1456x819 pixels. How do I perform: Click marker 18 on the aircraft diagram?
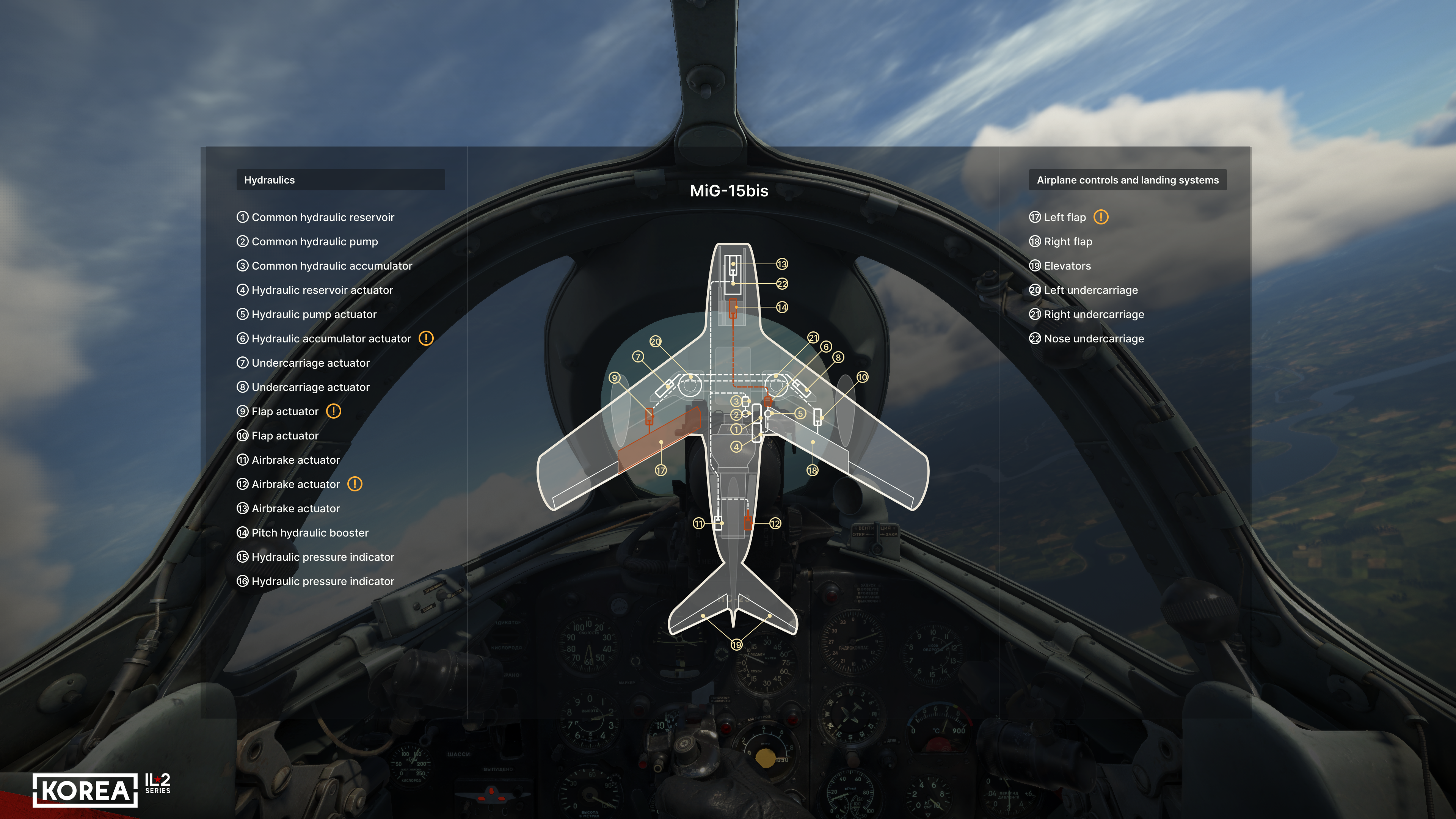[812, 470]
